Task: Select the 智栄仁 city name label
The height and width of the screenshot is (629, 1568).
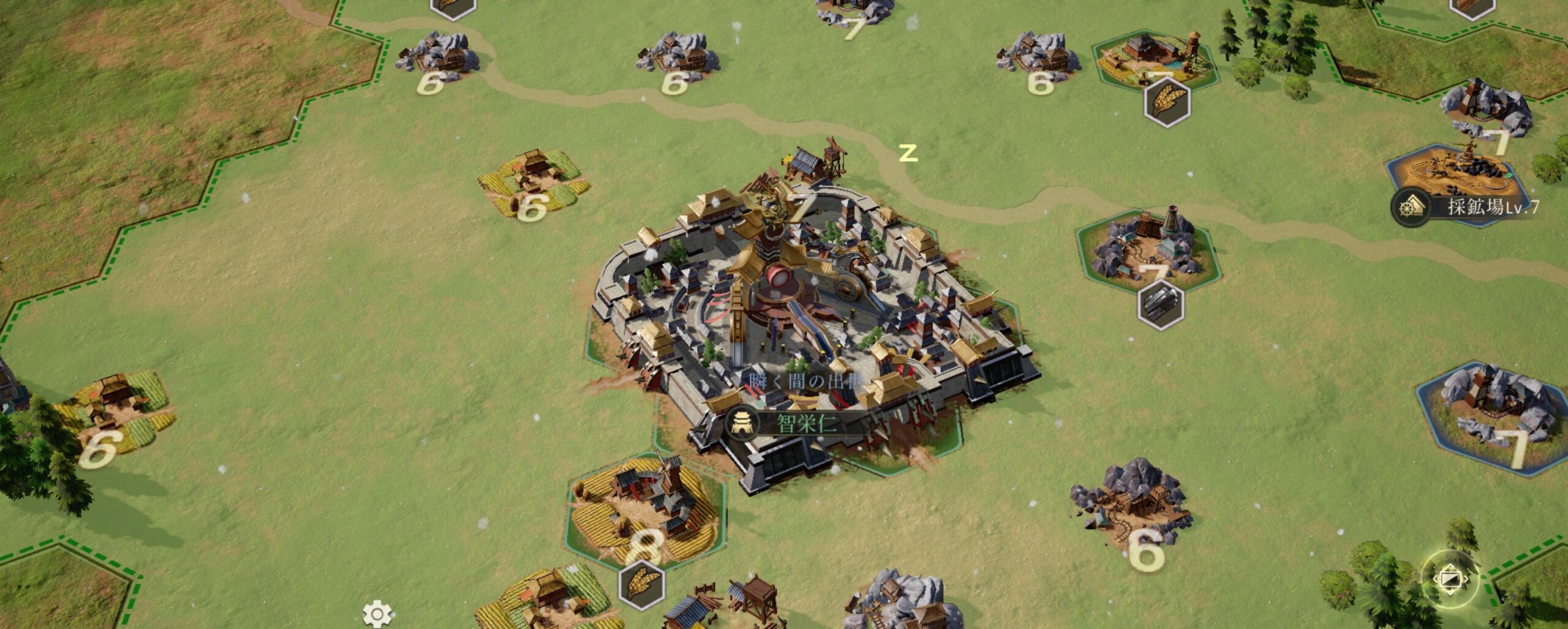Action: [x=806, y=423]
